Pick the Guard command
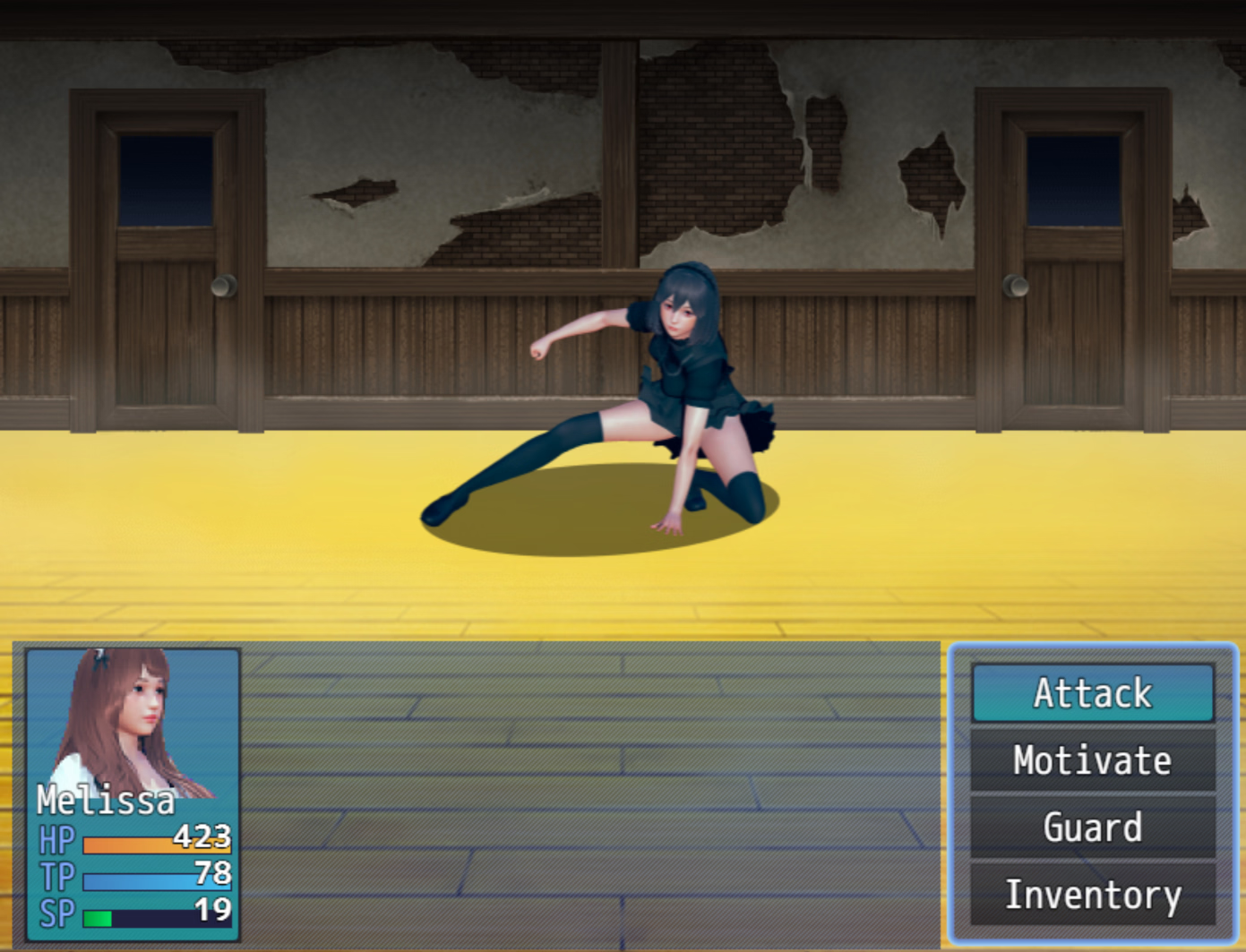Image resolution: width=1246 pixels, height=952 pixels. pyautogui.click(x=1092, y=828)
